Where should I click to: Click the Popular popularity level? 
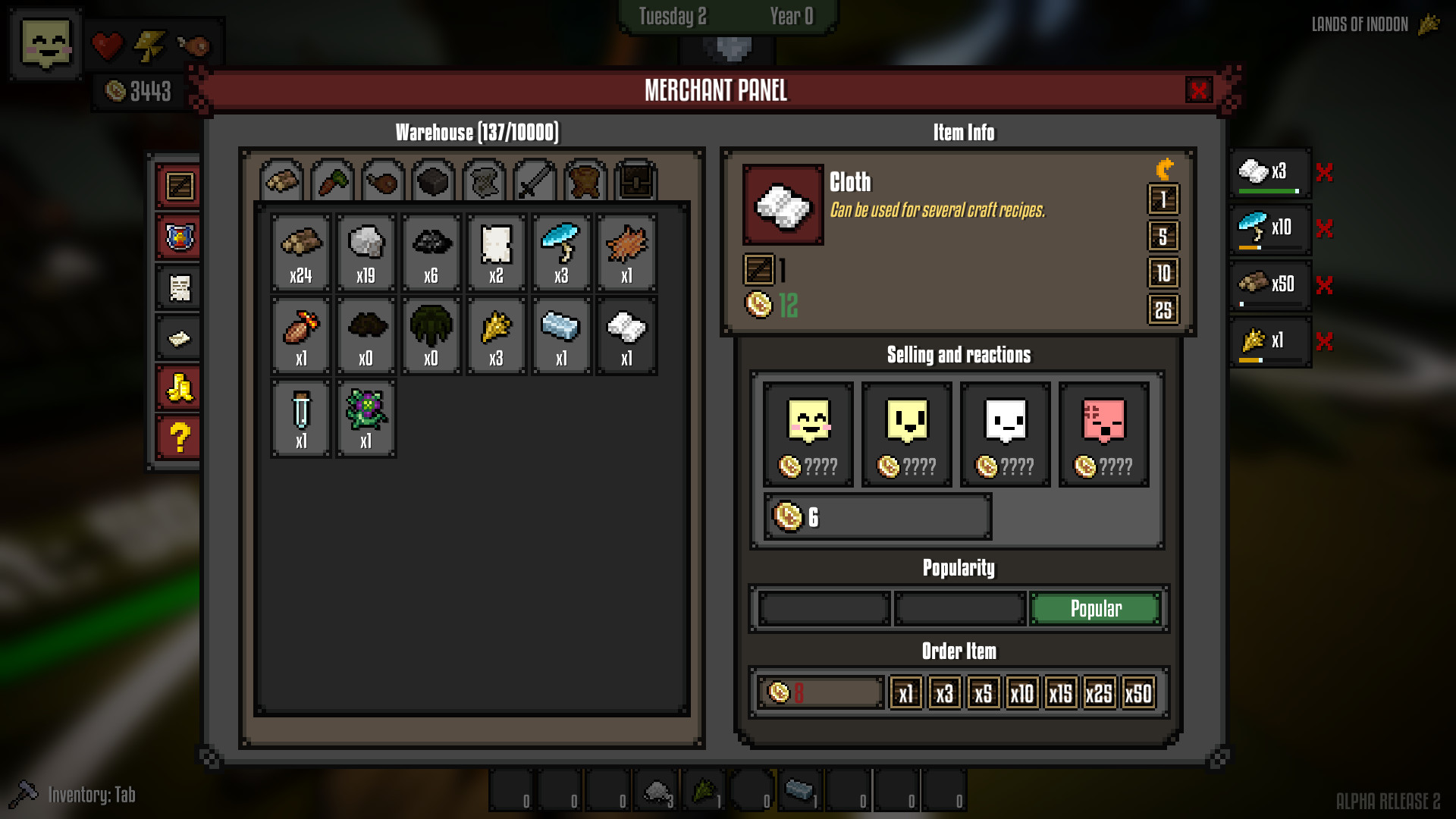(x=1095, y=608)
